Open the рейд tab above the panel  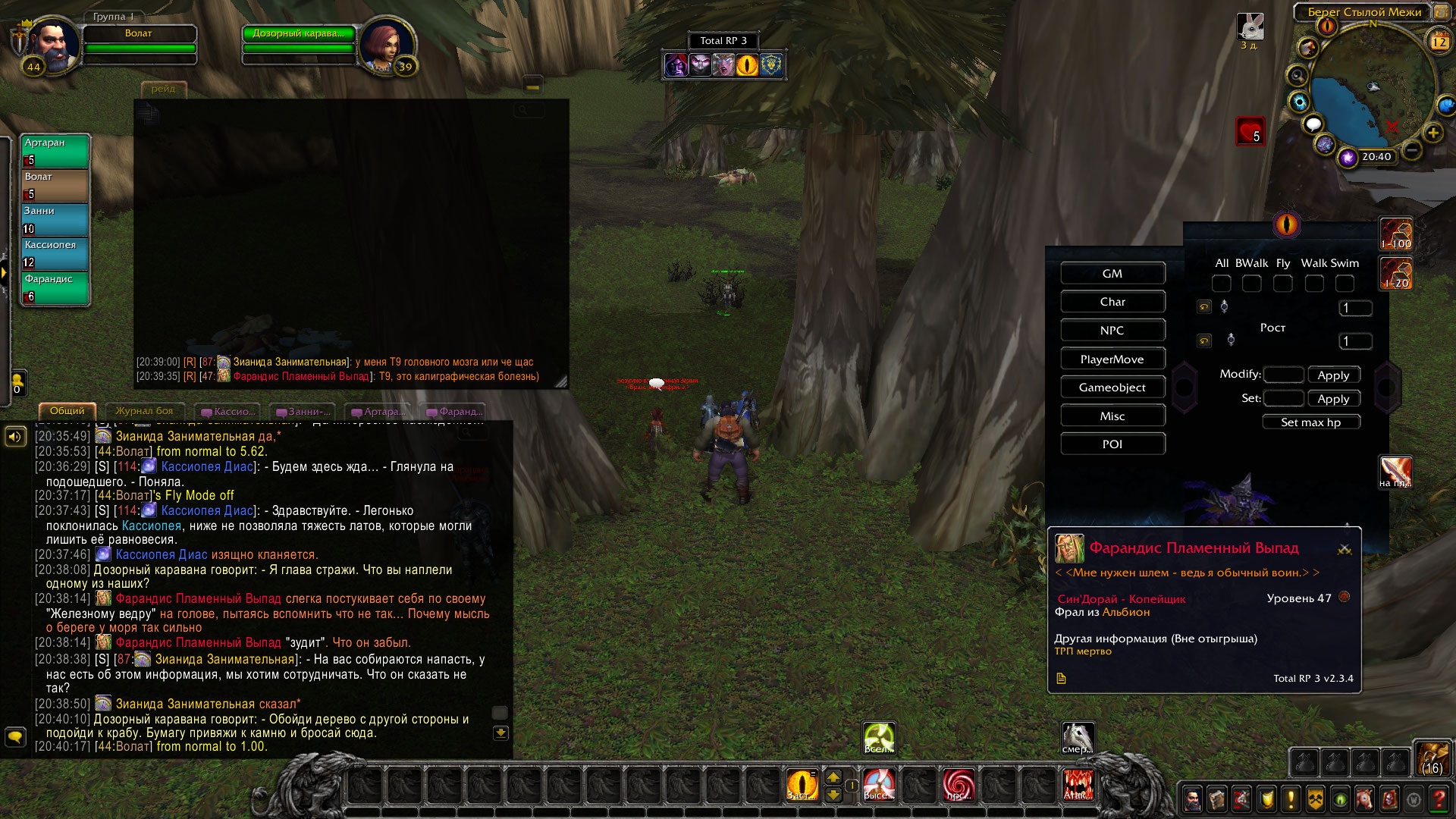163,89
